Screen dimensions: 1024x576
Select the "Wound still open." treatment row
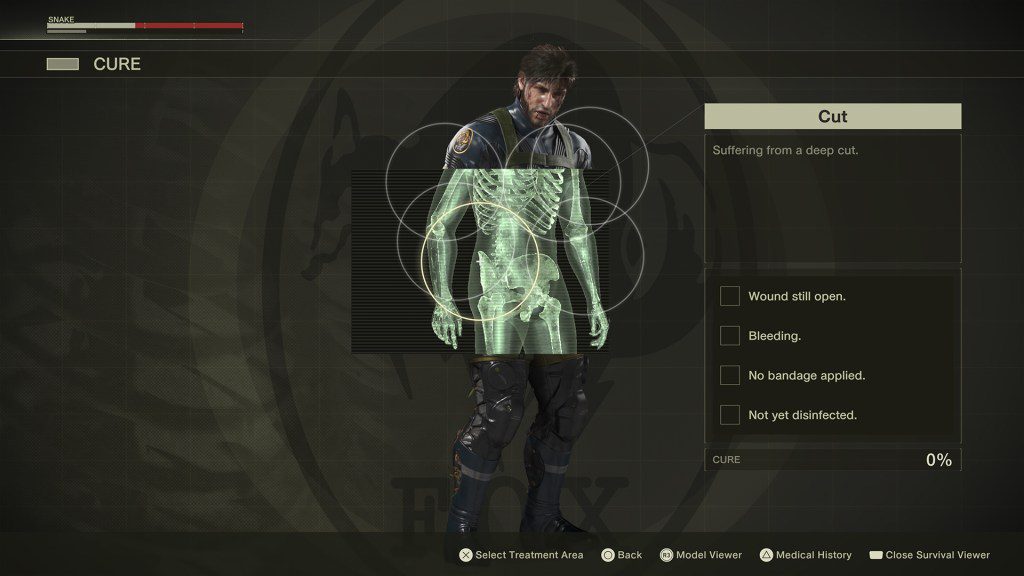point(796,297)
